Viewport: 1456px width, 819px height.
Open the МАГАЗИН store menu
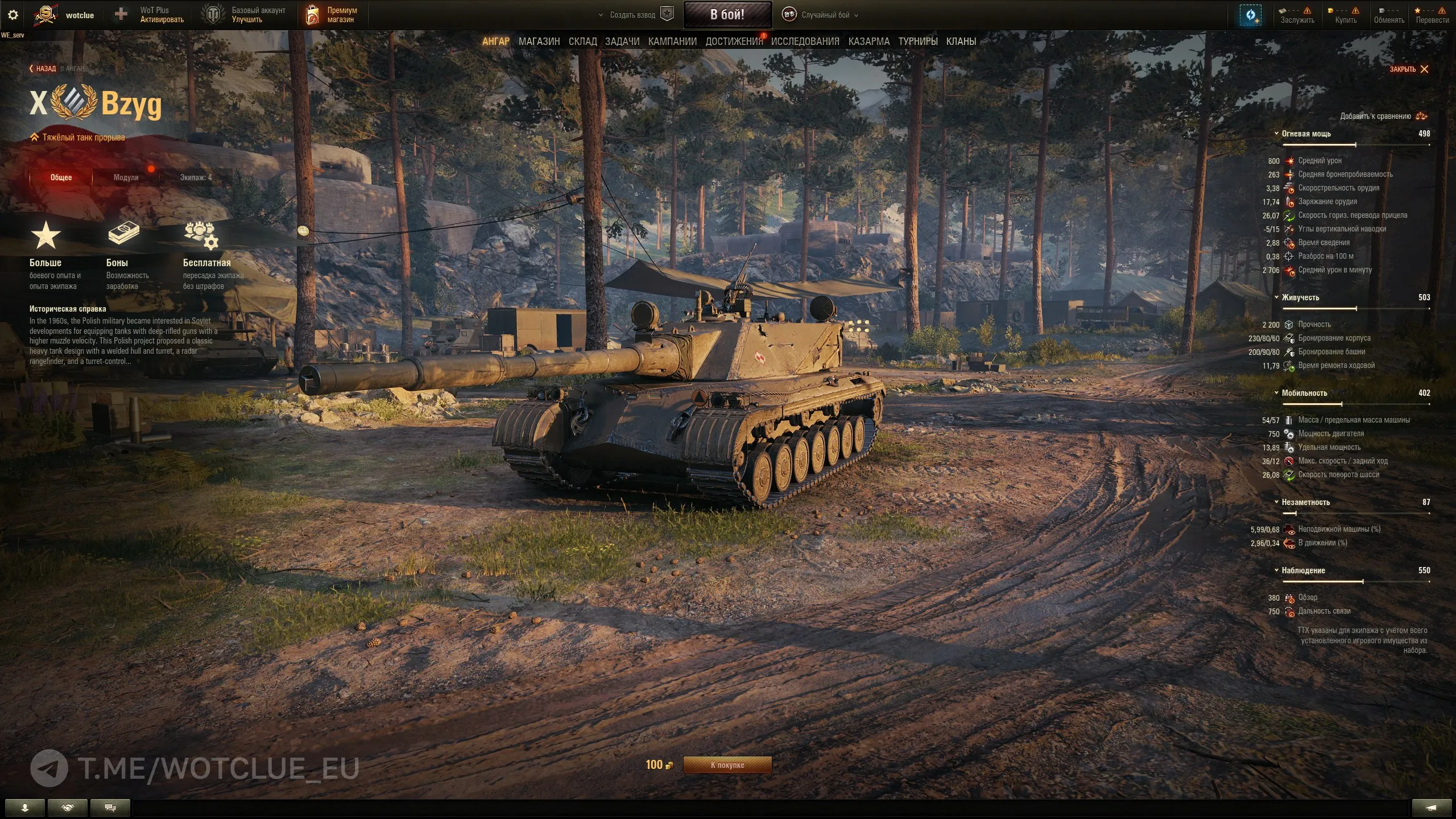pos(539,42)
